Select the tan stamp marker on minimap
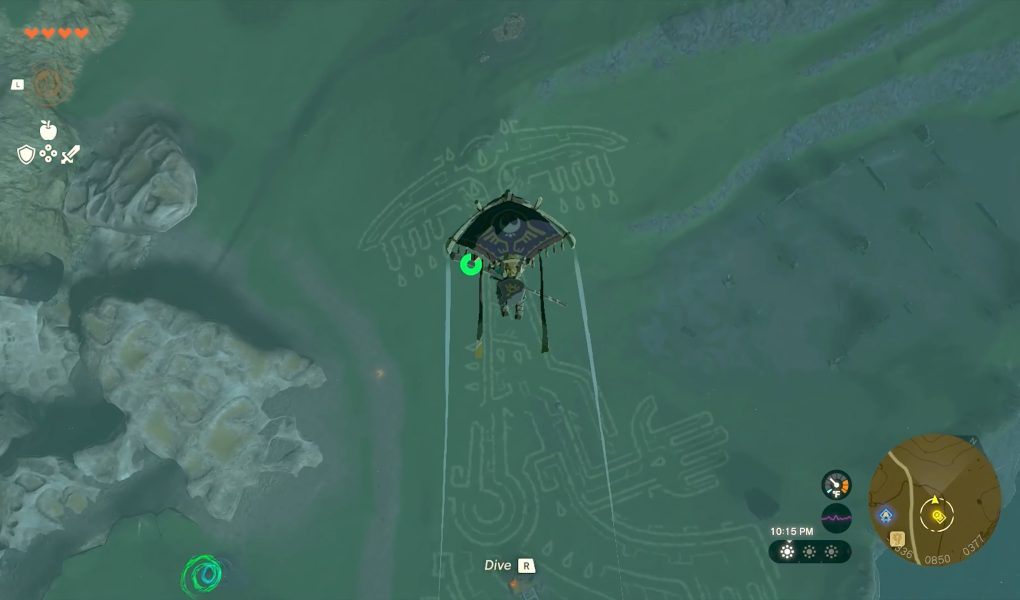The width and height of the screenshot is (1020, 600). click(897, 539)
